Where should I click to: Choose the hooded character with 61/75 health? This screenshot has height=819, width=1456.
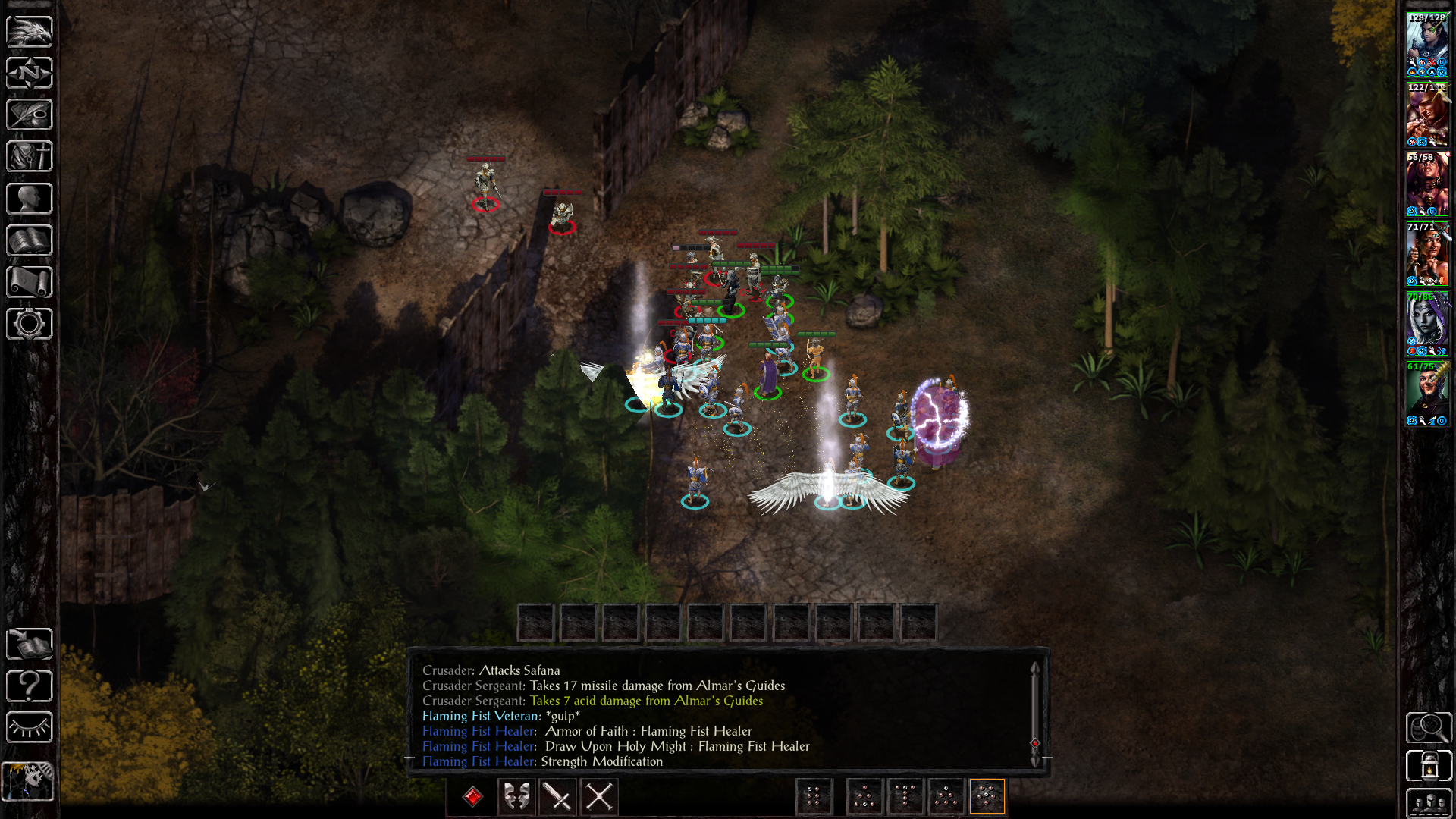tap(1426, 394)
